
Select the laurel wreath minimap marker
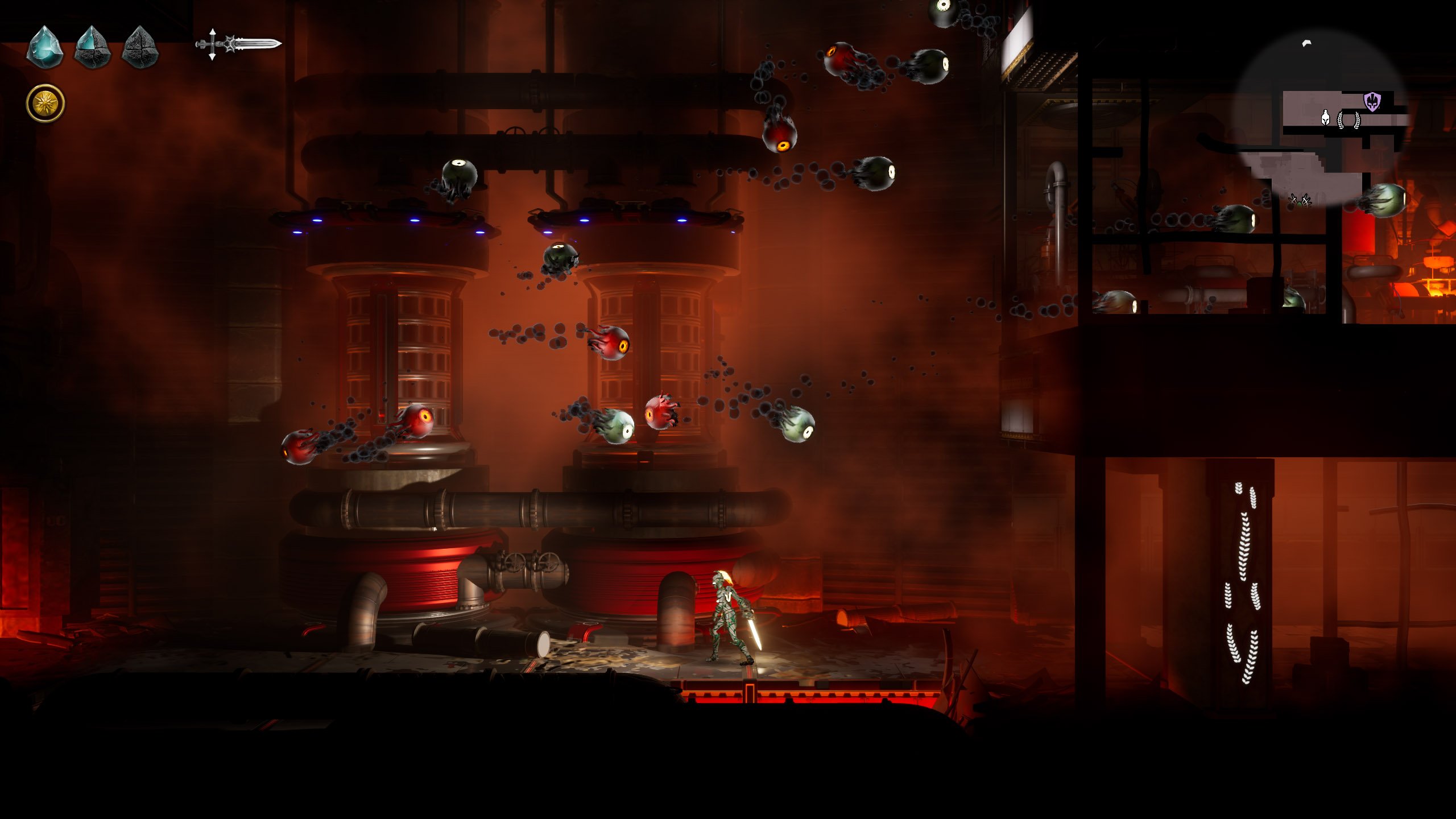(x=1349, y=120)
